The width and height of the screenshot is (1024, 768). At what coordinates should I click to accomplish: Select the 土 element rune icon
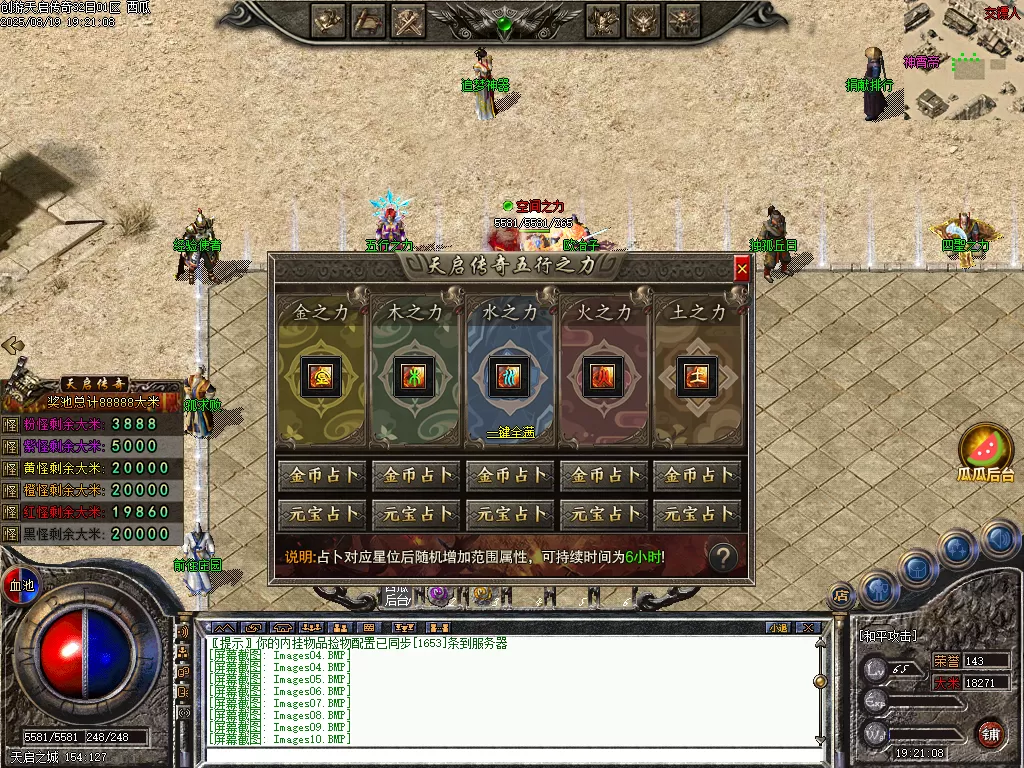697,376
